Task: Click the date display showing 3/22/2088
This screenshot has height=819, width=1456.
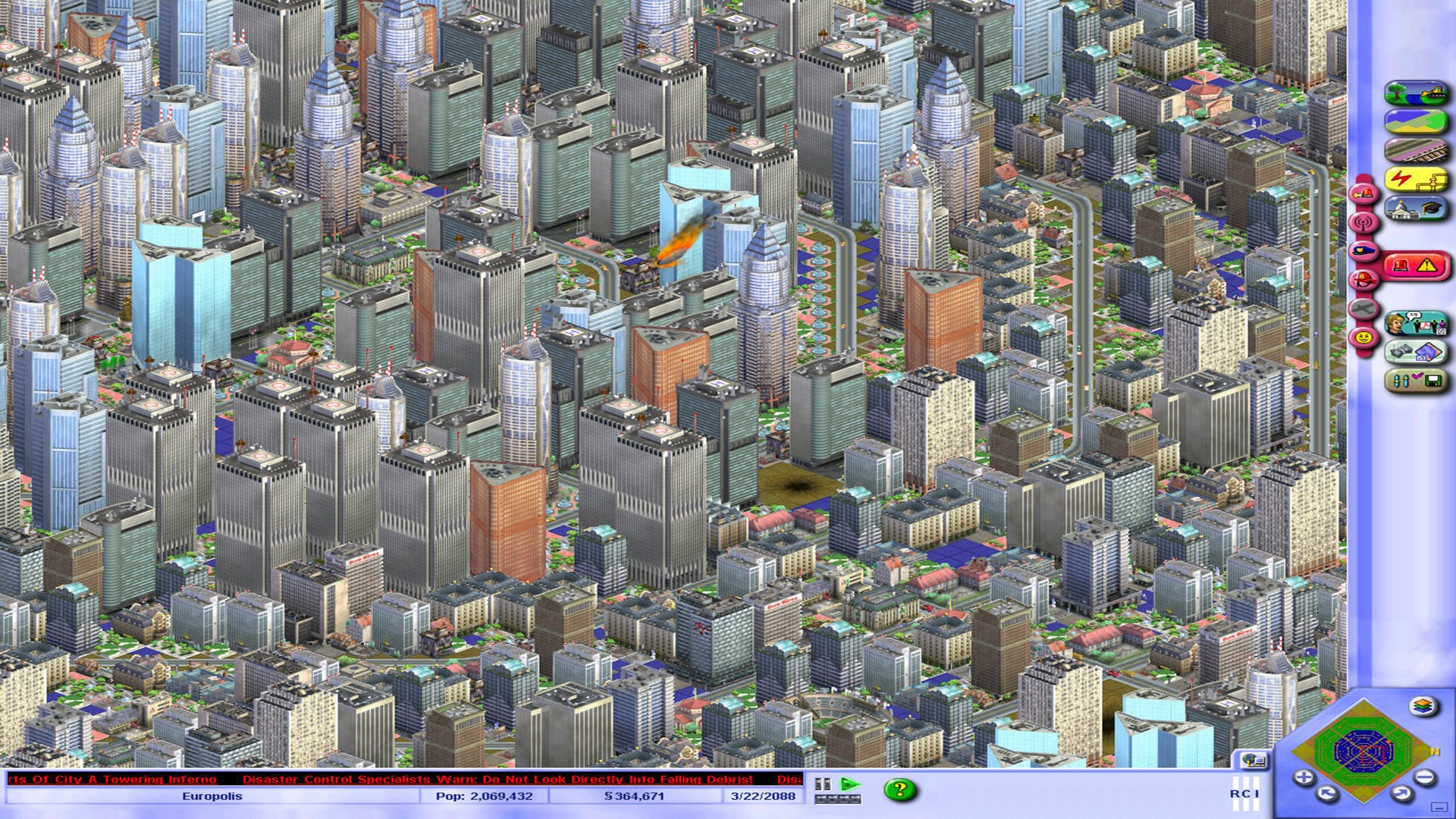Action: [x=762, y=795]
